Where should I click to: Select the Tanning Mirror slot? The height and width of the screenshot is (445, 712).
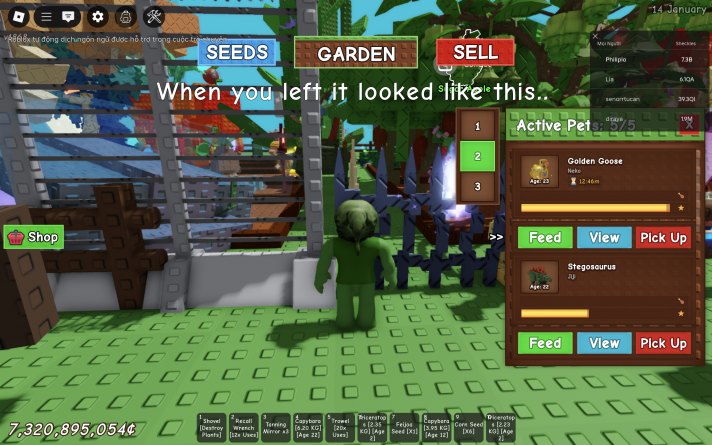click(276, 427)
